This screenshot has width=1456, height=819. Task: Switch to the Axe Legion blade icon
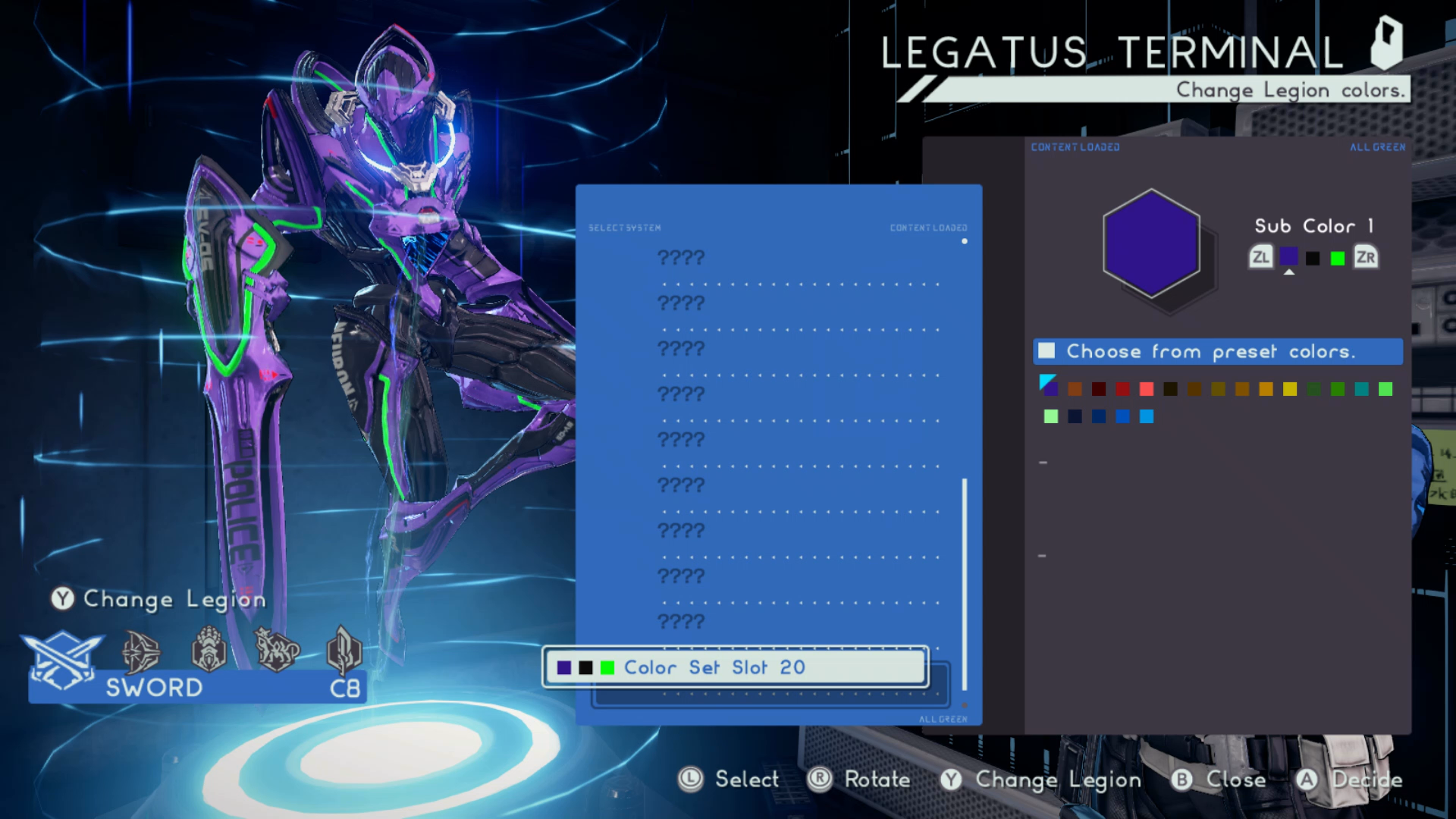pyautogui.click(x=344, y=649)
